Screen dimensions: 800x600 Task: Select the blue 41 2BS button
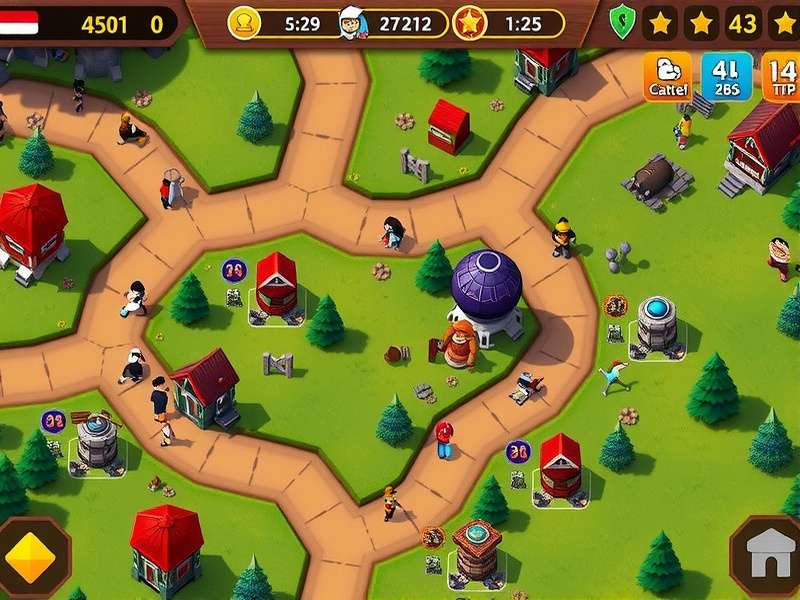726,77
